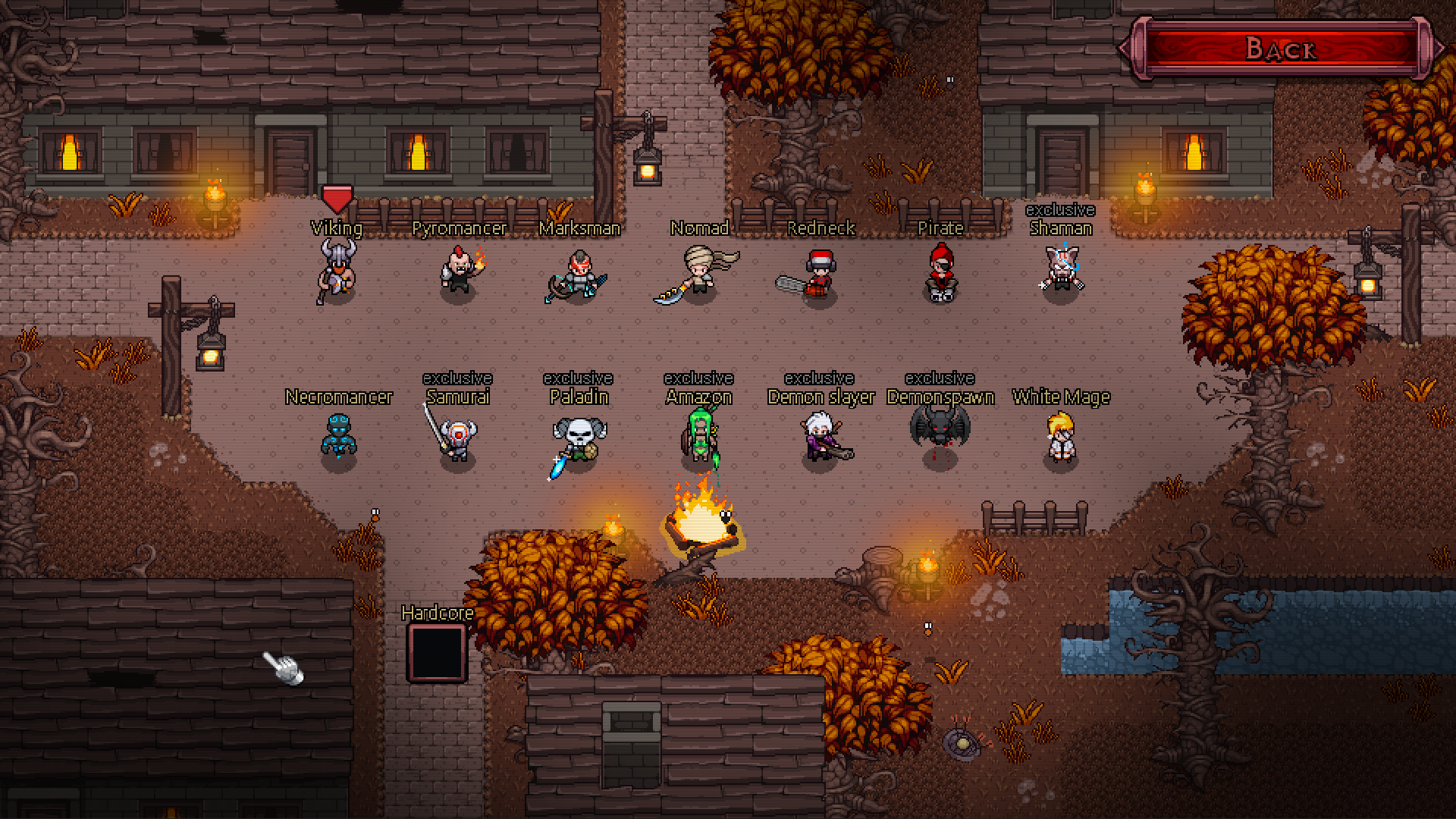This screenshot has width=1456, height=819.
Task: Select the Nomad hero
Action: click(x=699, y=273)
